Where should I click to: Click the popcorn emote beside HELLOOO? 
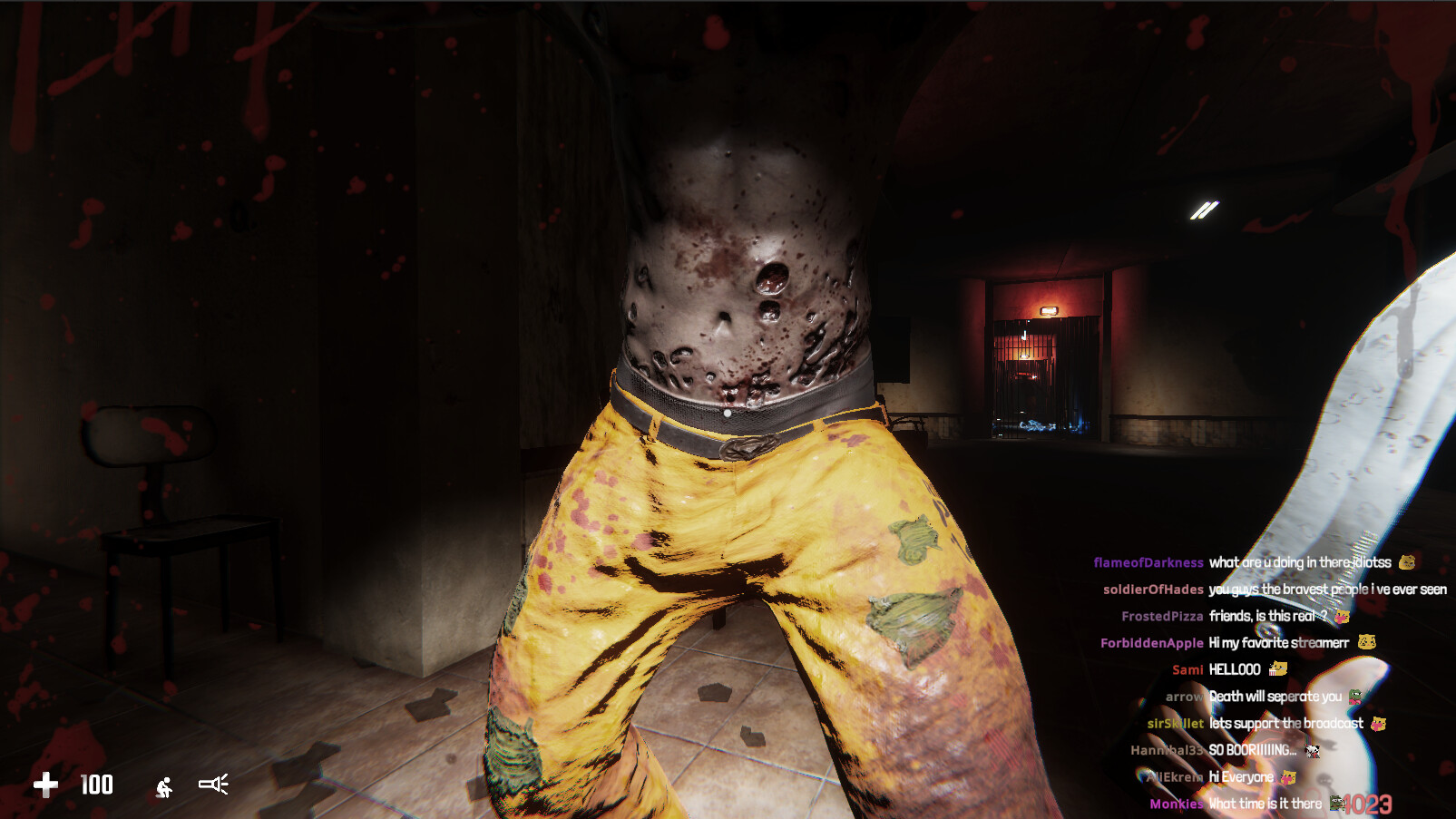1279,669
